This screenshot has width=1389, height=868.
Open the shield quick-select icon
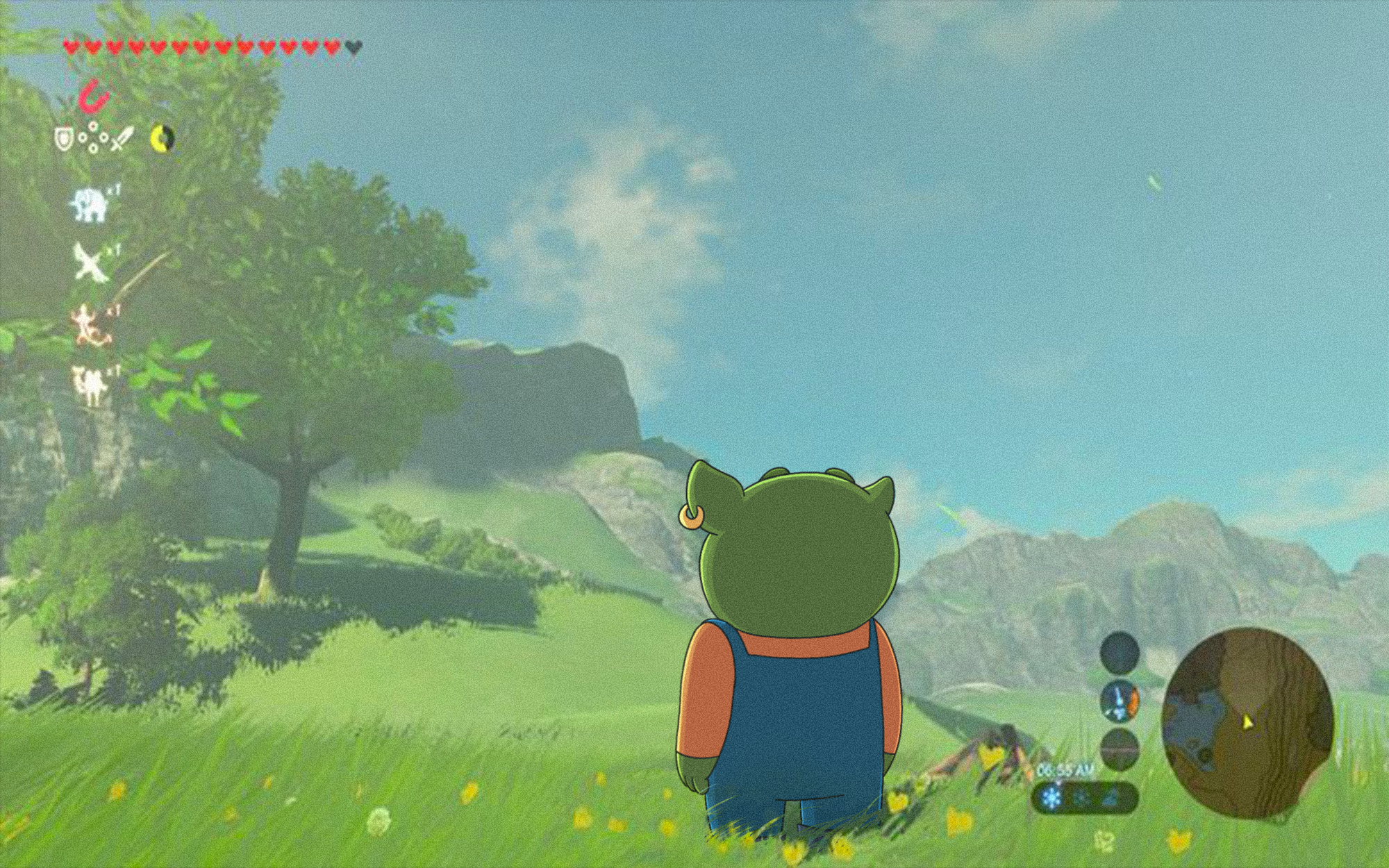click(x=65, y=140)
